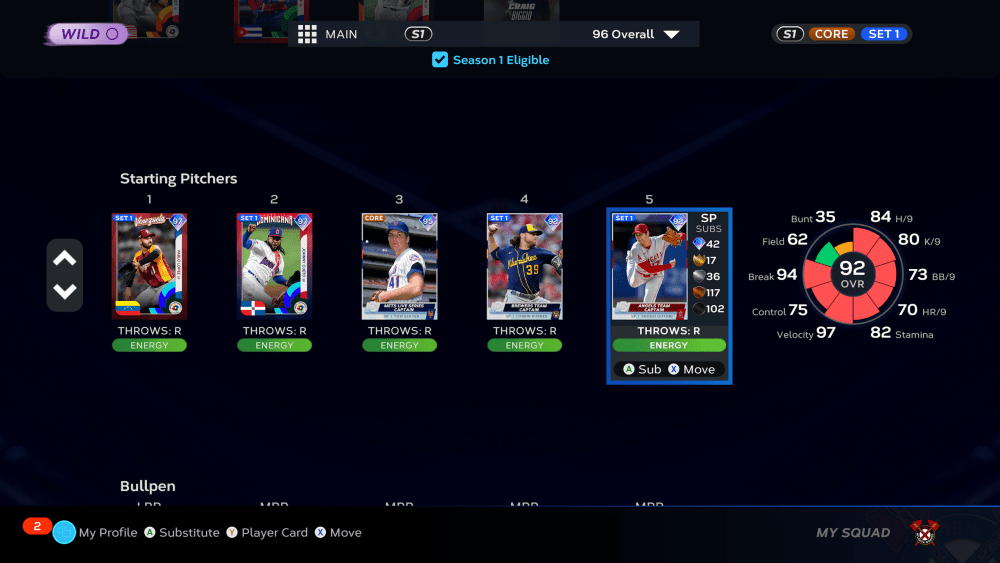Image resolution: width=1000 pixels, height=563 pixels.
Task: Pick the Mets Live Series Captain card
Action: point(399,266)
